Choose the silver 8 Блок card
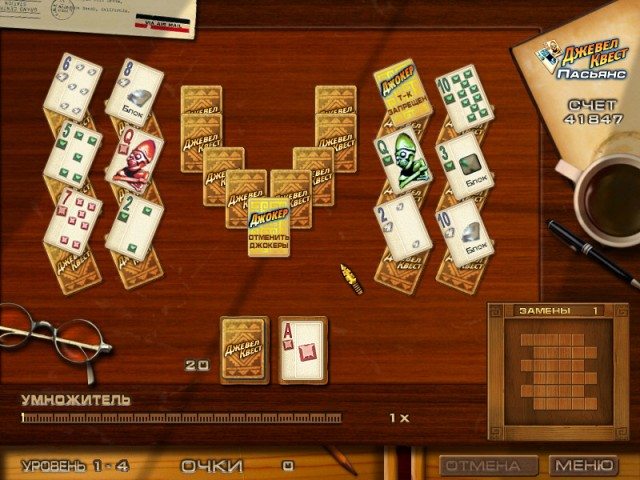Image resolution: width=640 pixels, height=480 pixels. click(x=135, y=92)
